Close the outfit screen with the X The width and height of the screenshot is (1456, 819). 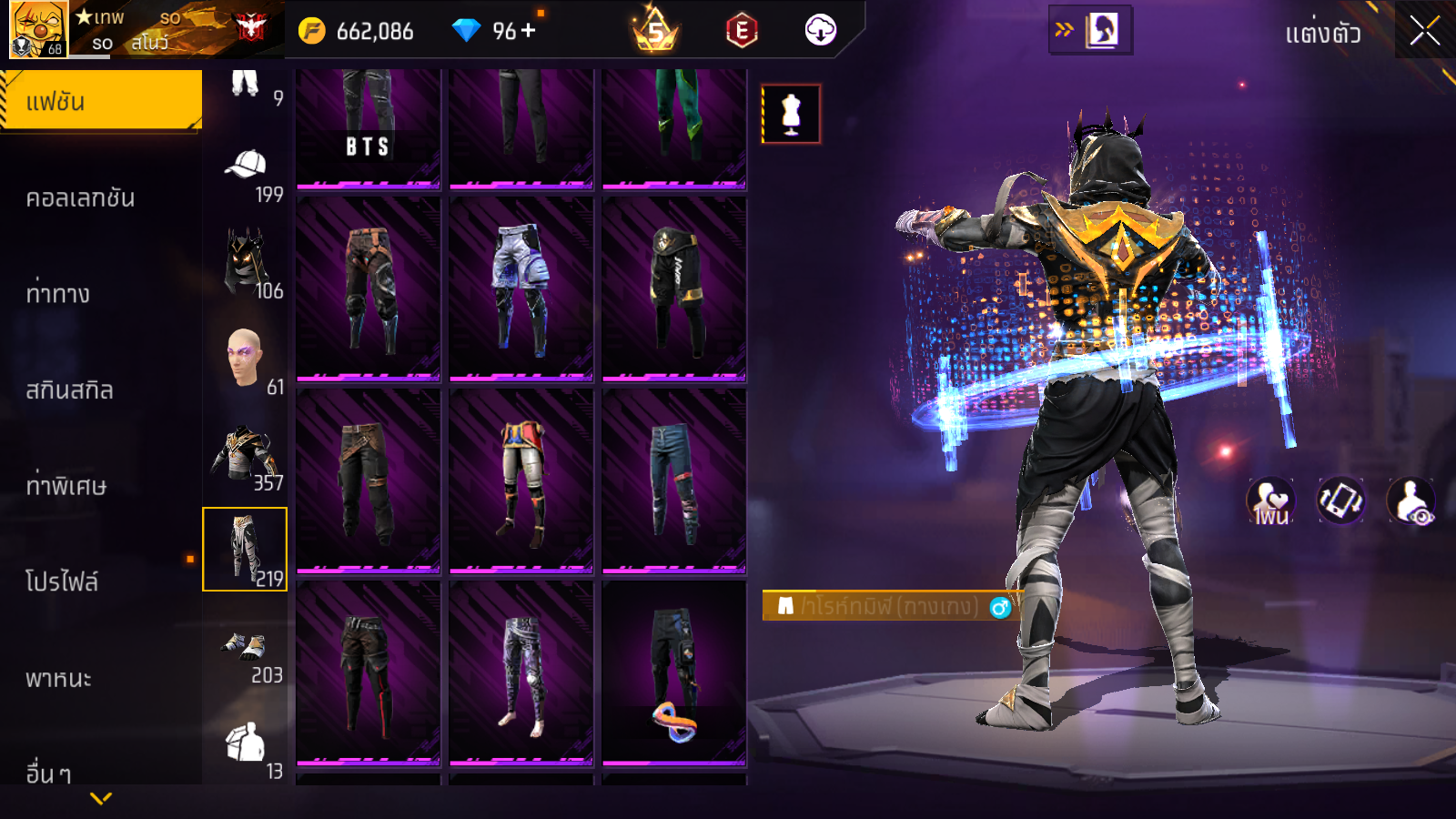(x=1424, y=31)
